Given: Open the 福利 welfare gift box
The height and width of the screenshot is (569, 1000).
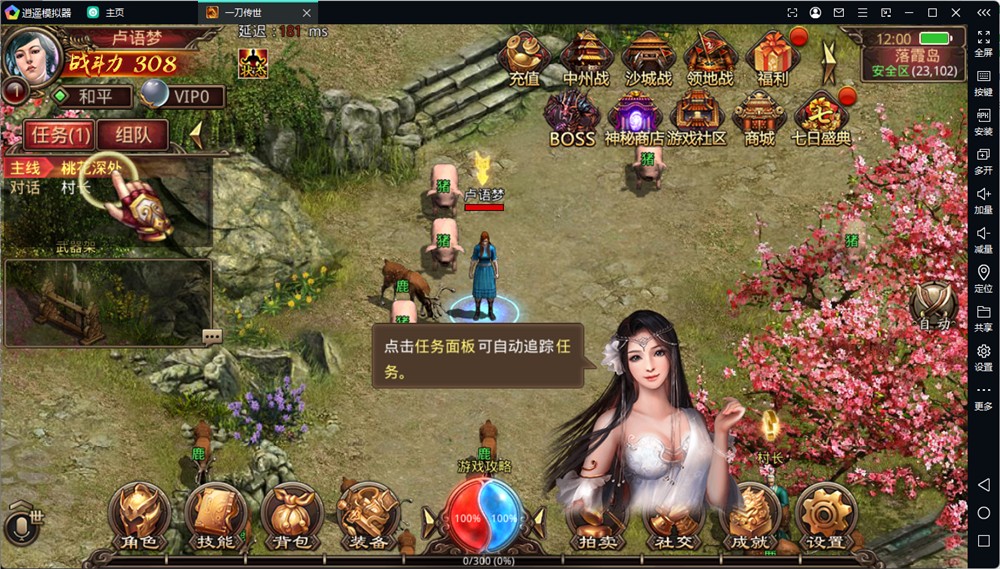Looking at the screenshot, I should coord(772,58).
